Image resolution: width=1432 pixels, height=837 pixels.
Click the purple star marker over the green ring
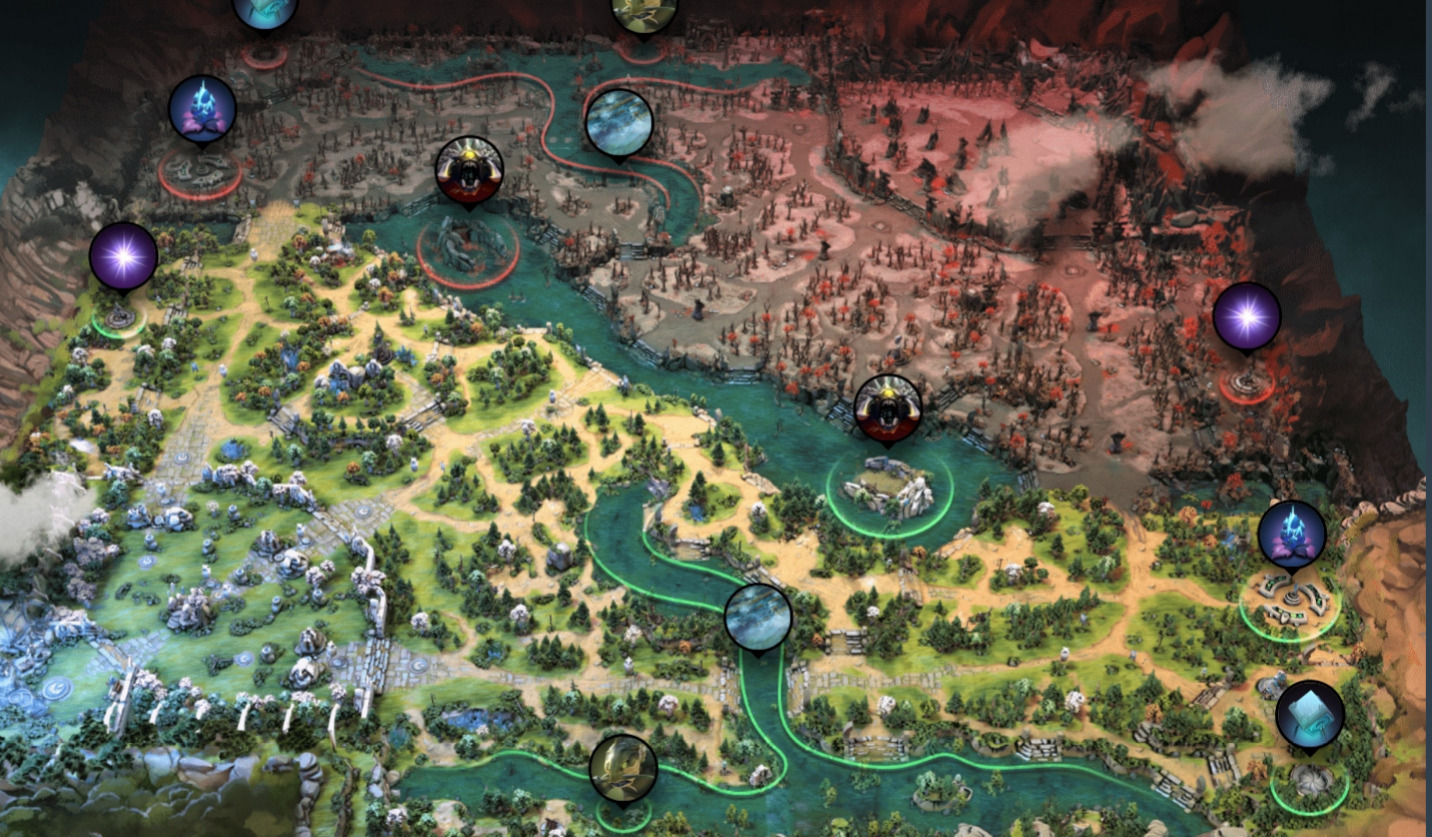(123, 257)
